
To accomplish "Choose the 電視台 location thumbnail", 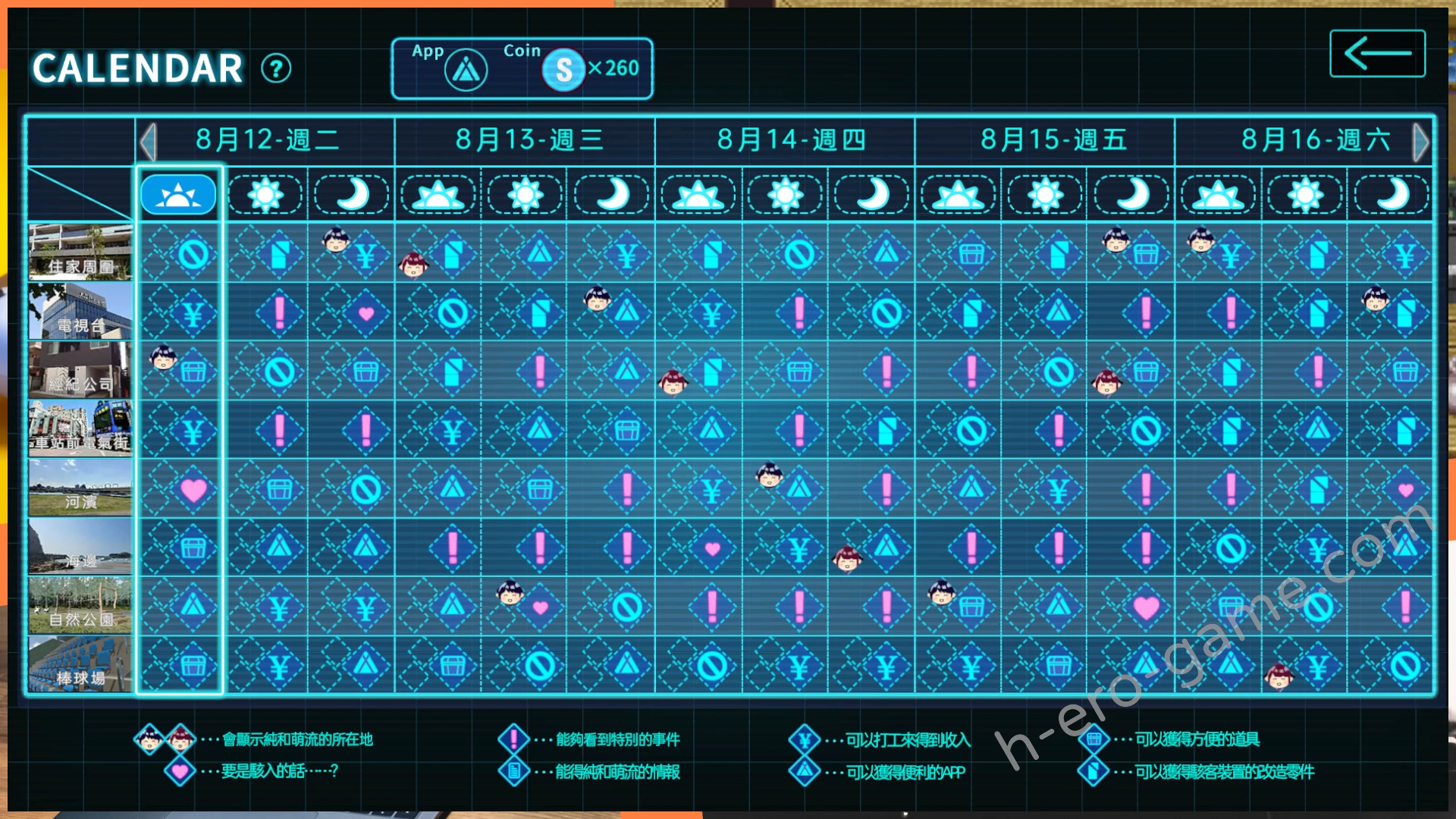I will click(x=80, y=311).
